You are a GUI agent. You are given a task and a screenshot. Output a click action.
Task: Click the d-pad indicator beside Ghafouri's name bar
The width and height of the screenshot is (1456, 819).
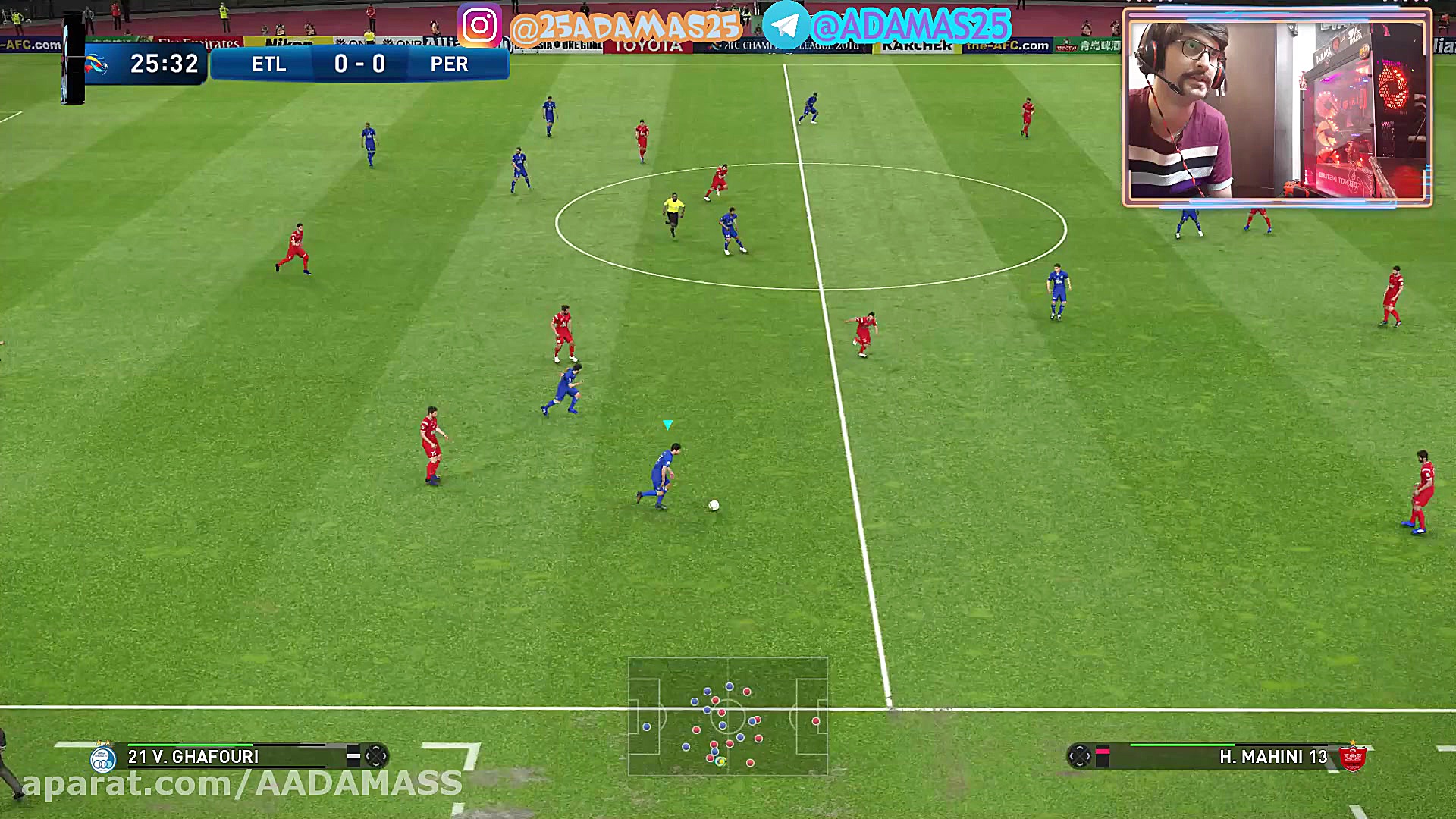pos(376,756)
